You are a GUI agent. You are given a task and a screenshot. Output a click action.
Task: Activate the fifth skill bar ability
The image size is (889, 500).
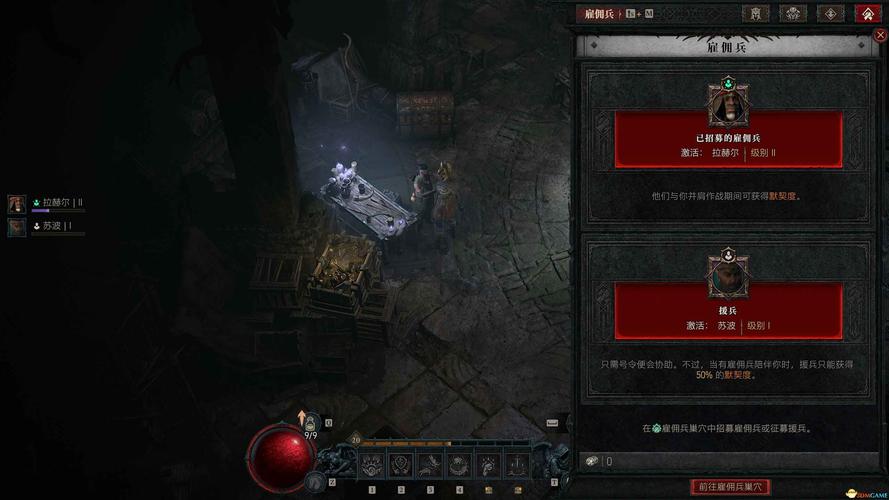click(x=488, y=464)
